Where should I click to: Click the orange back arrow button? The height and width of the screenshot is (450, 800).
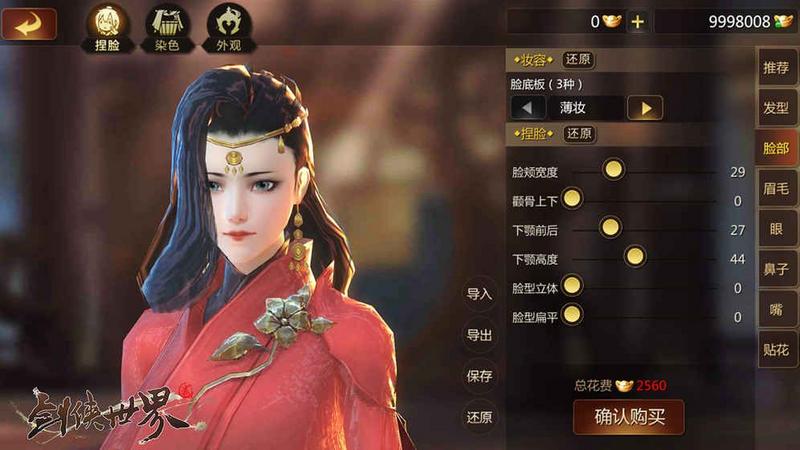coord(29,23)
